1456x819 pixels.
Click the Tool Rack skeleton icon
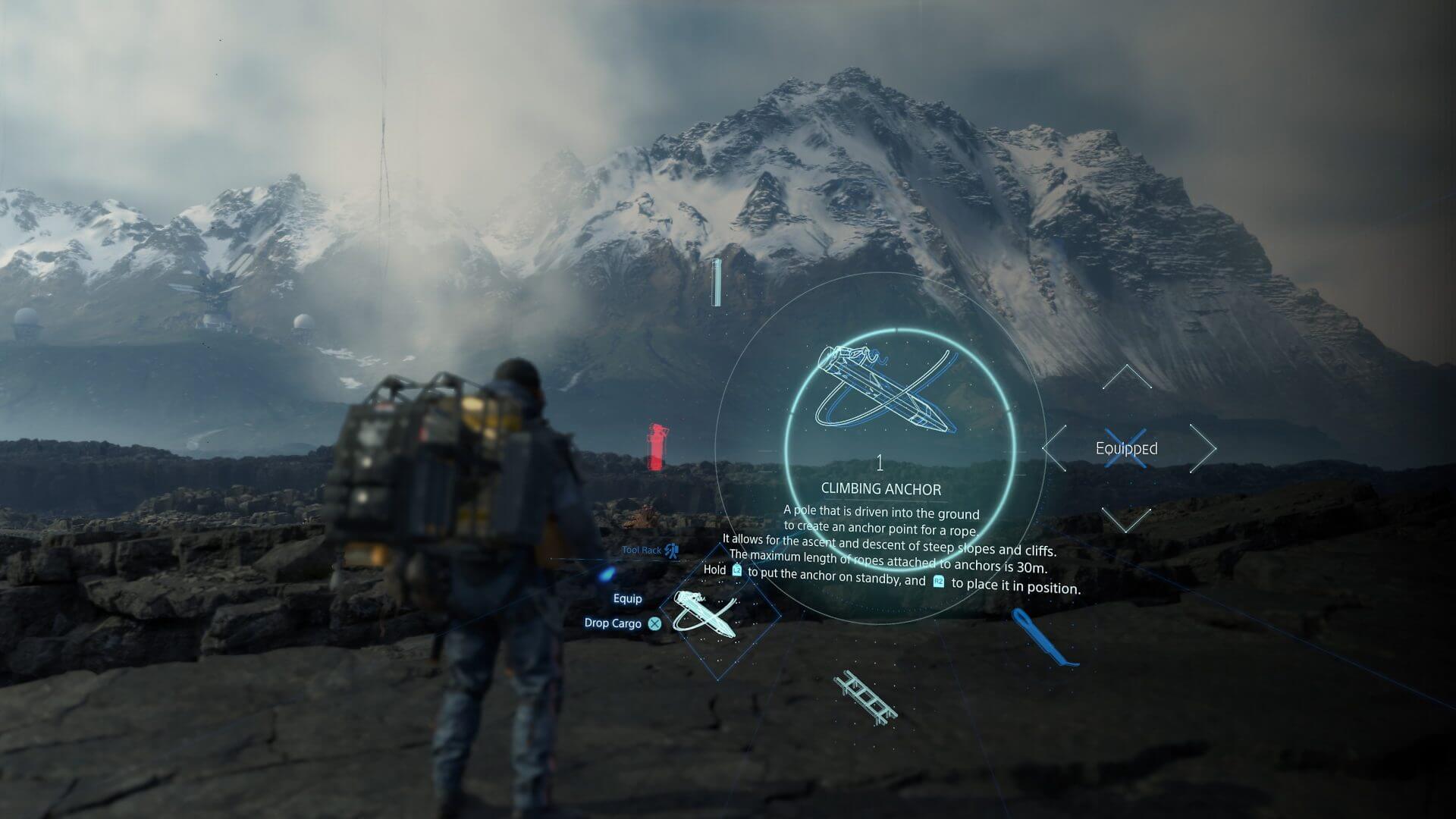tap(670, 552)
